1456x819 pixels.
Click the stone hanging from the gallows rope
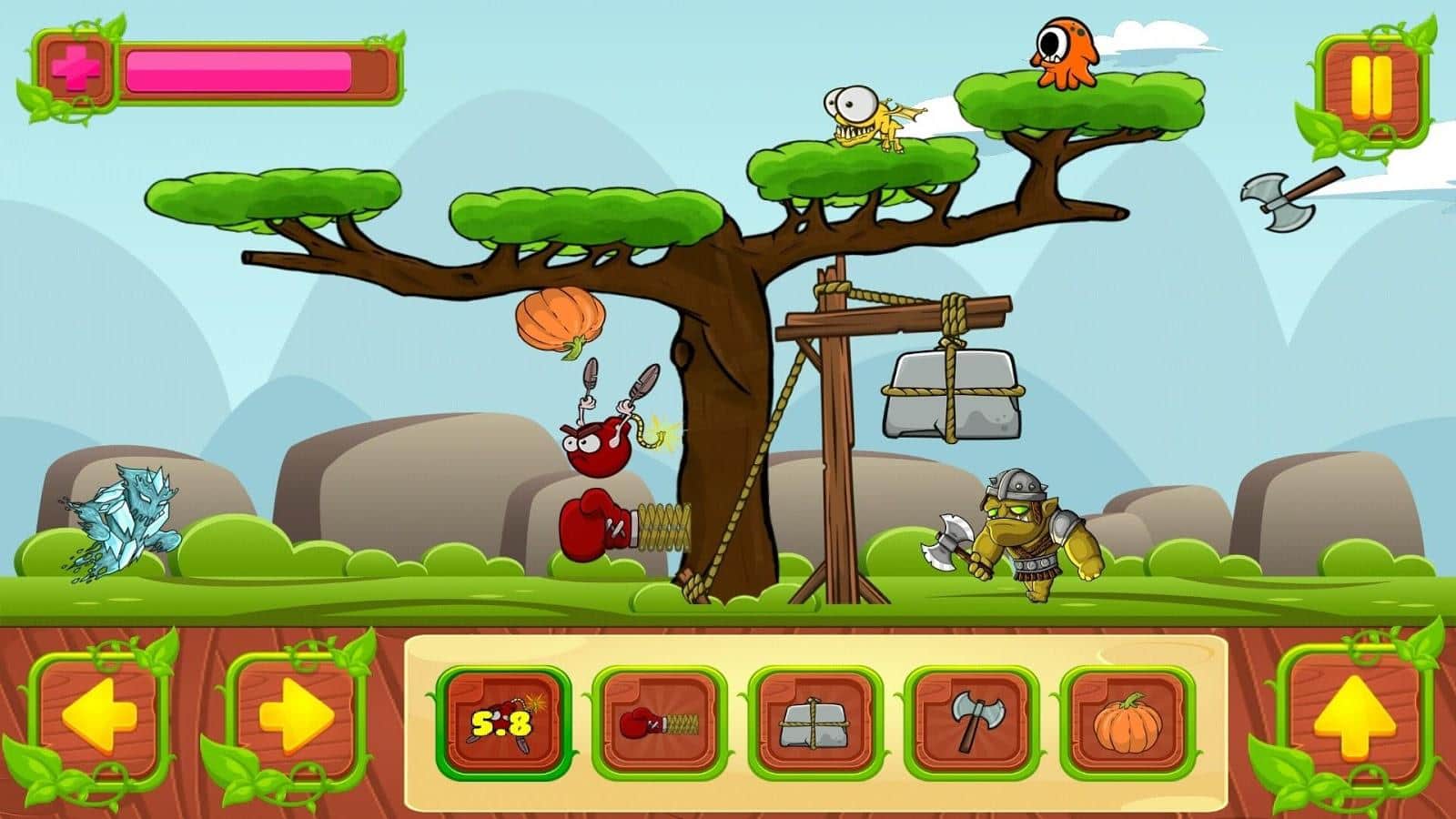(x=951, y=396)
